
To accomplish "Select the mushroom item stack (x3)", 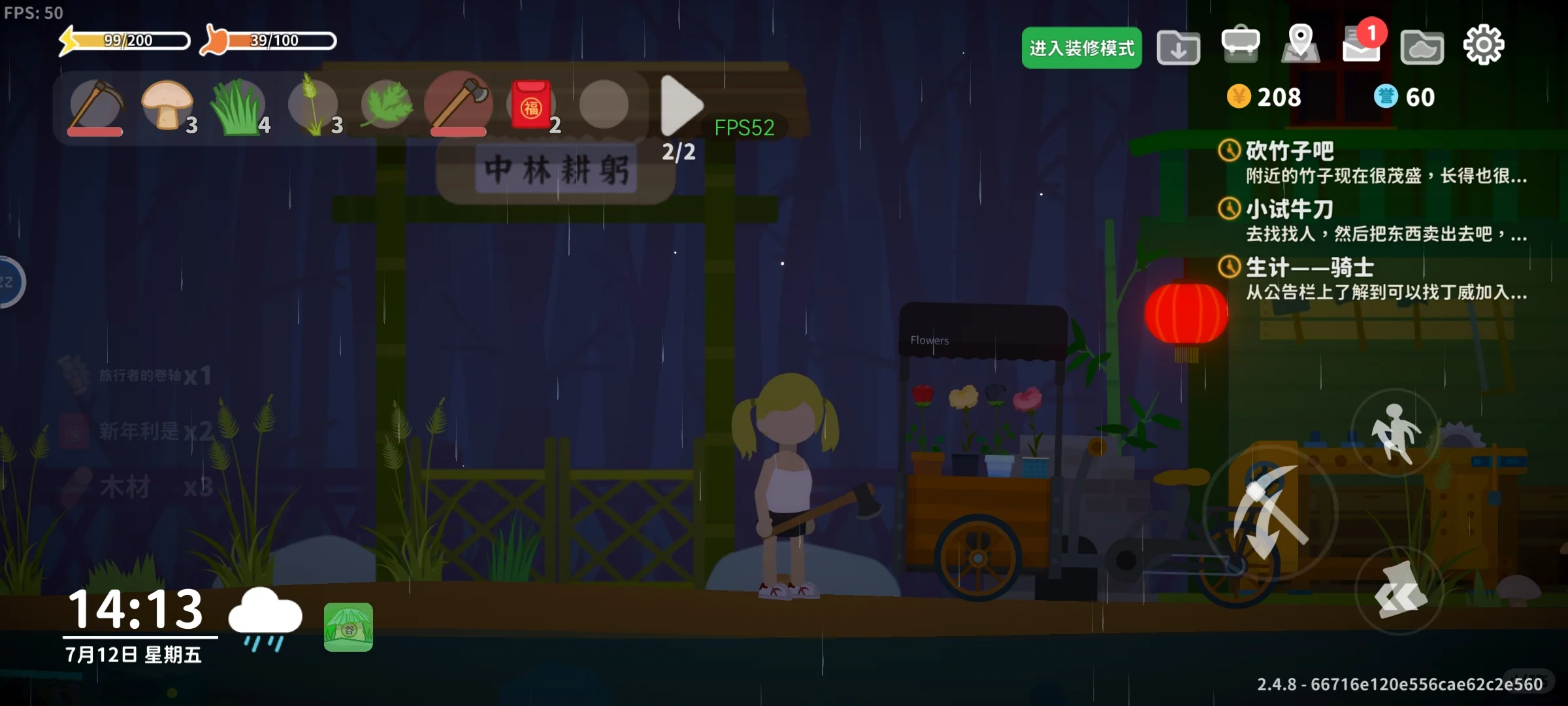I will (x=167, y=105).
